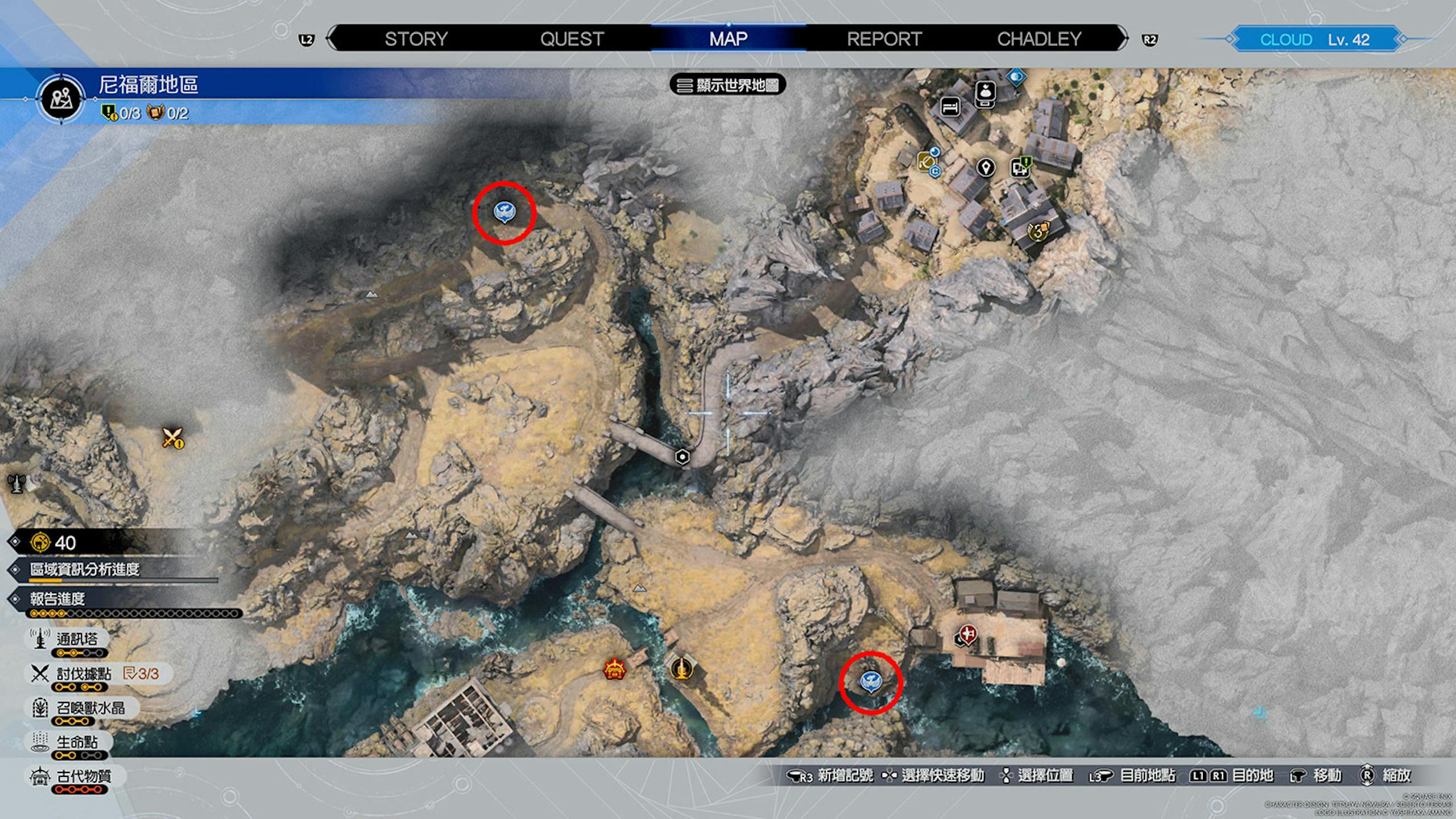
Task: Select the MAP tab
Action: pyautogui.click(x=728, y=39)
